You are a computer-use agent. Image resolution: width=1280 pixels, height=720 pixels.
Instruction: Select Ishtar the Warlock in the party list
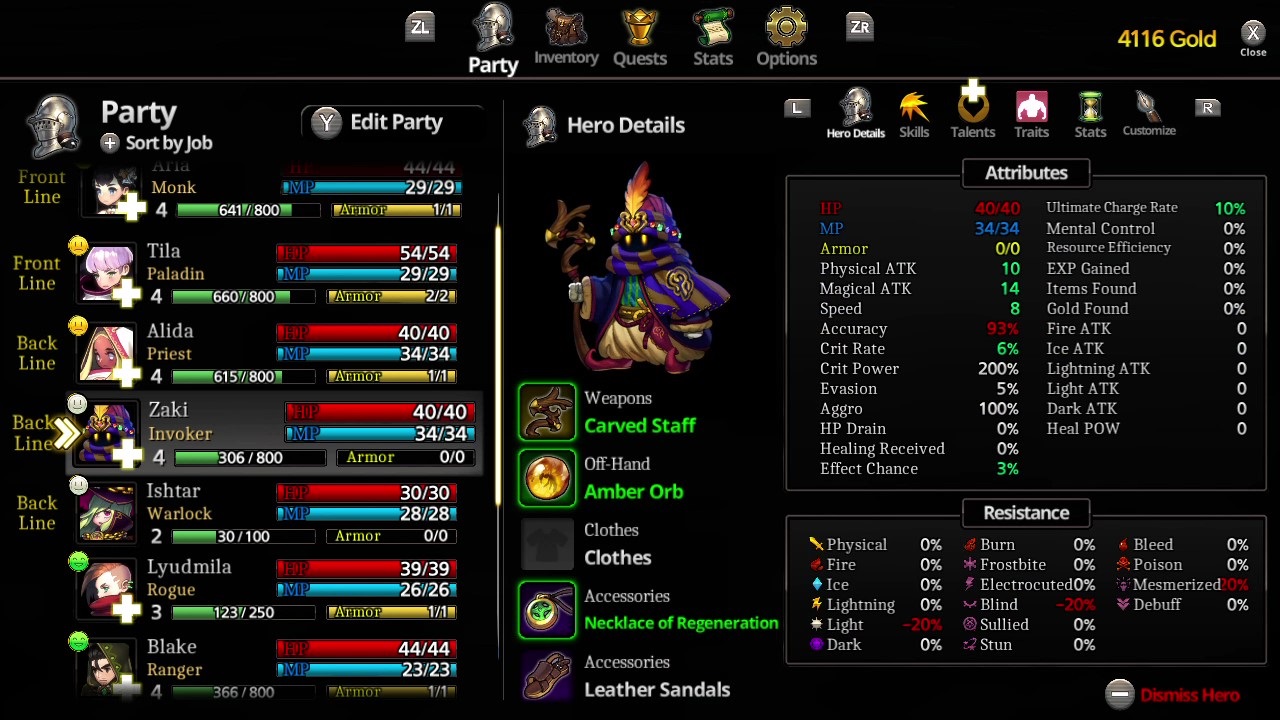[250, 512]
